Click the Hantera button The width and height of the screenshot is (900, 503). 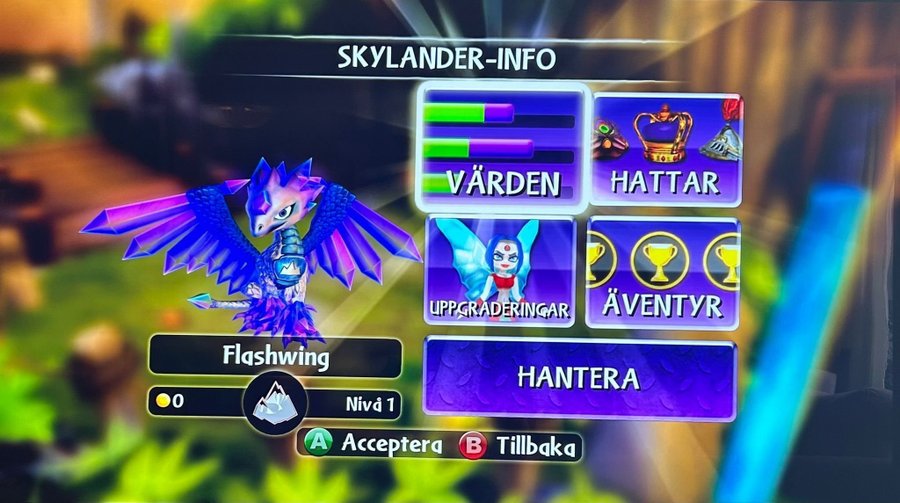(579, 378)
